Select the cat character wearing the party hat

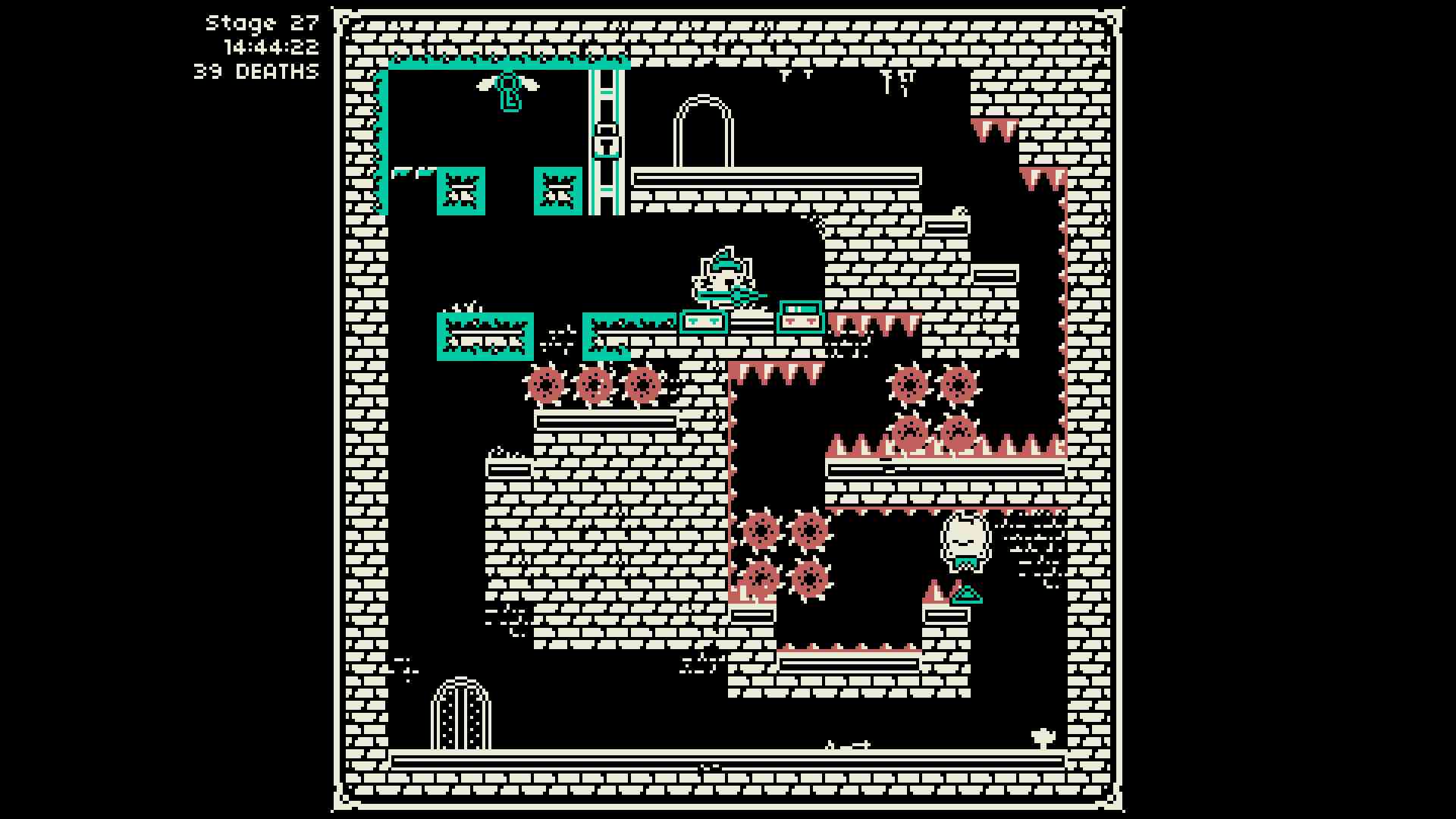click(x=724, y=277)
